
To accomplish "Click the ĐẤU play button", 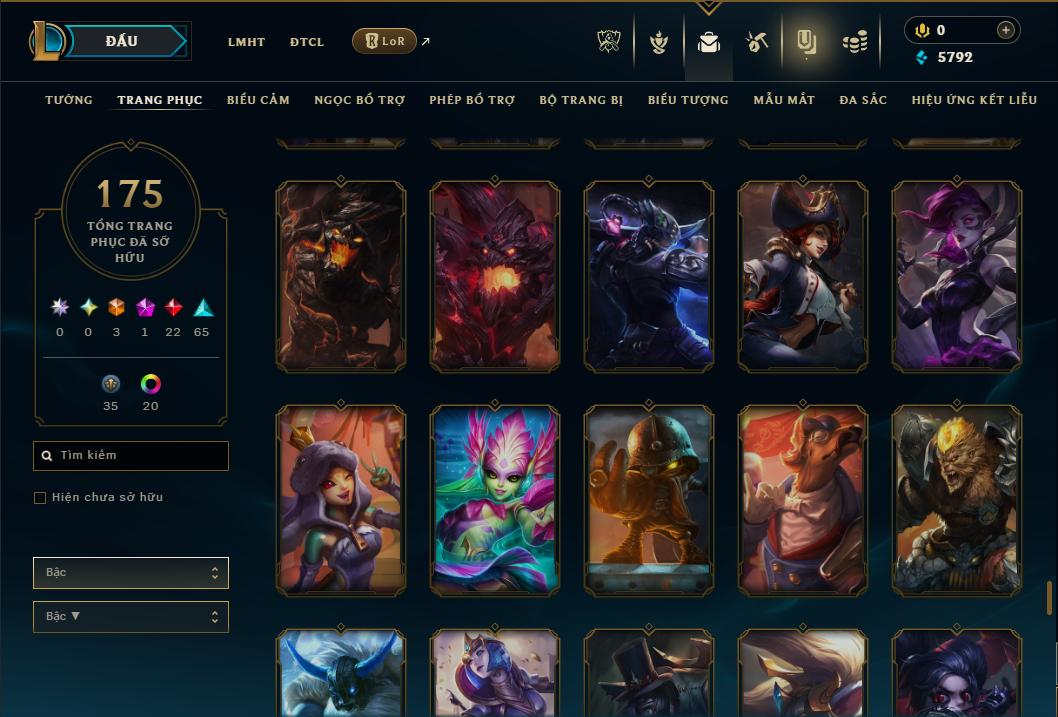I will pos(122,41).
